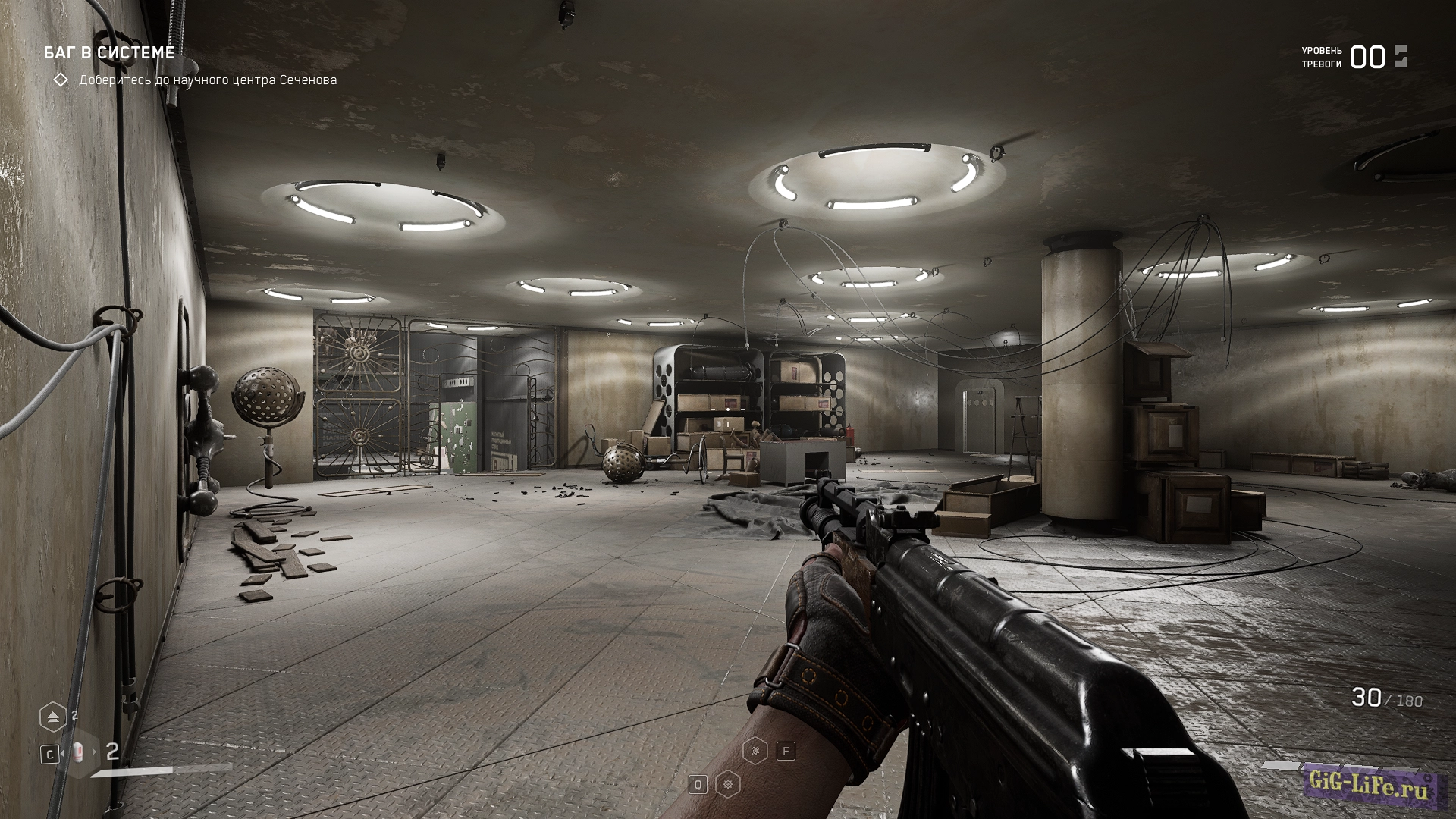Cycle consumable with the right arrow
Viewport: 1456px width, 819px height.
point(95,752)
